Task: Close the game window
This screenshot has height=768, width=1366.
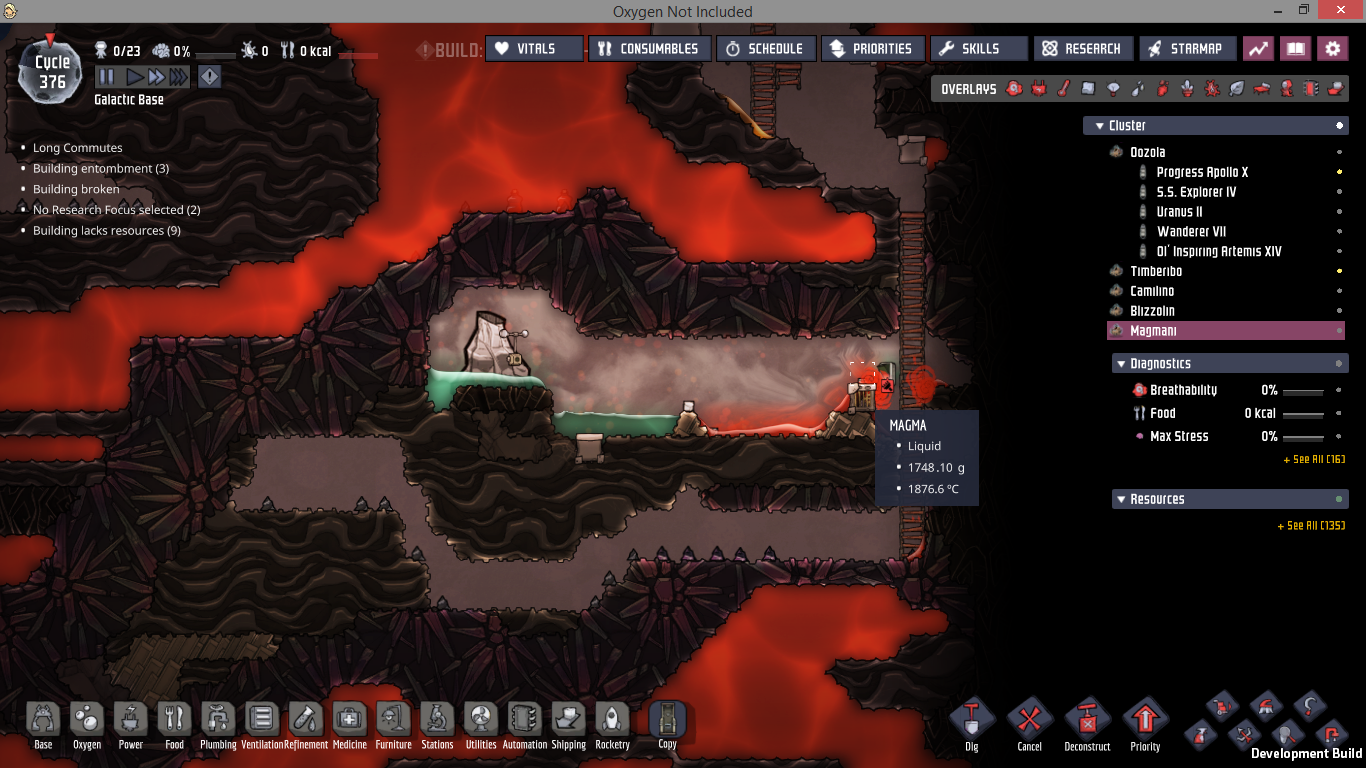Action: (1341, 11)
